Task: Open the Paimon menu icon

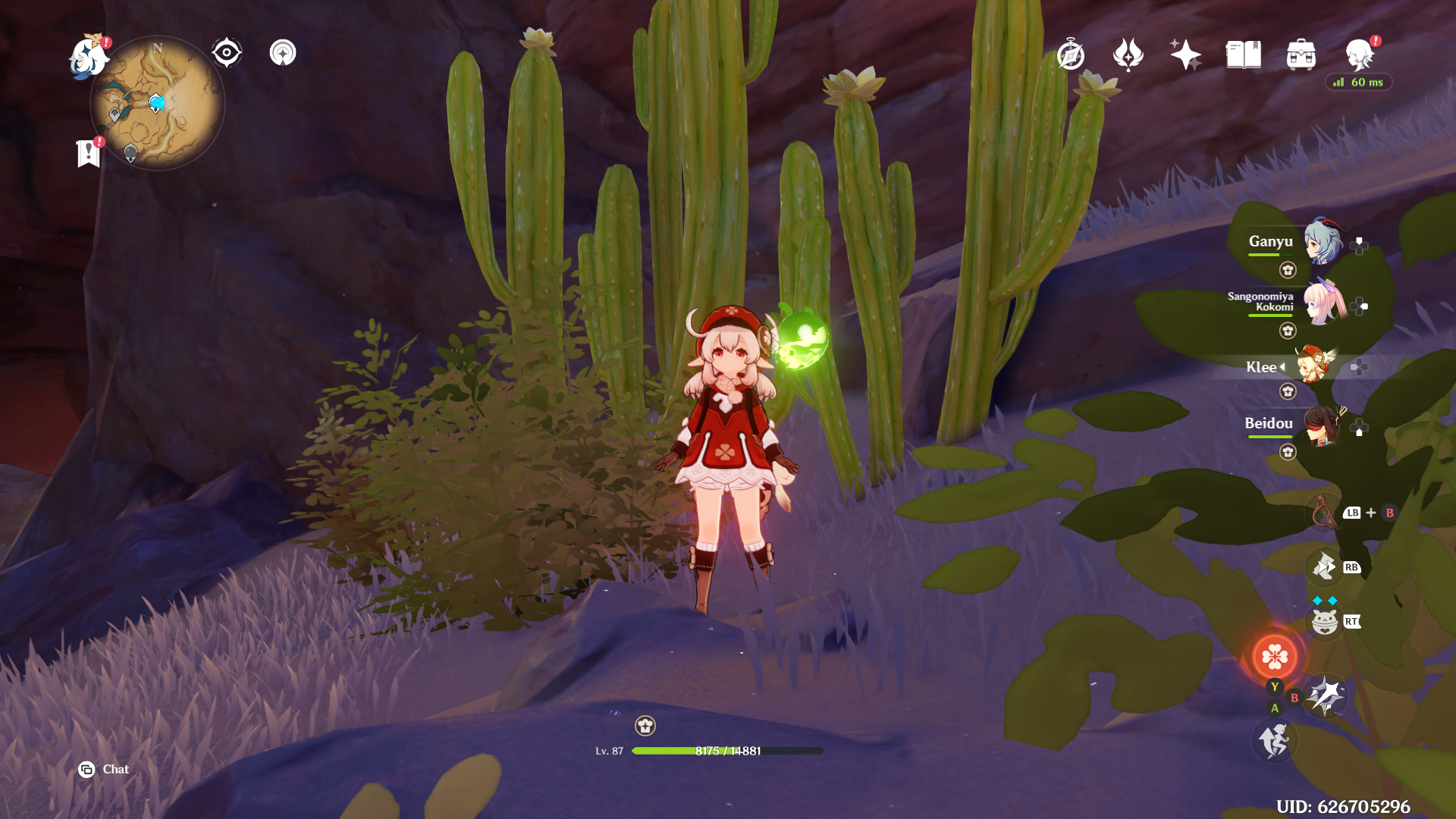Action: [x=89, y=58]
